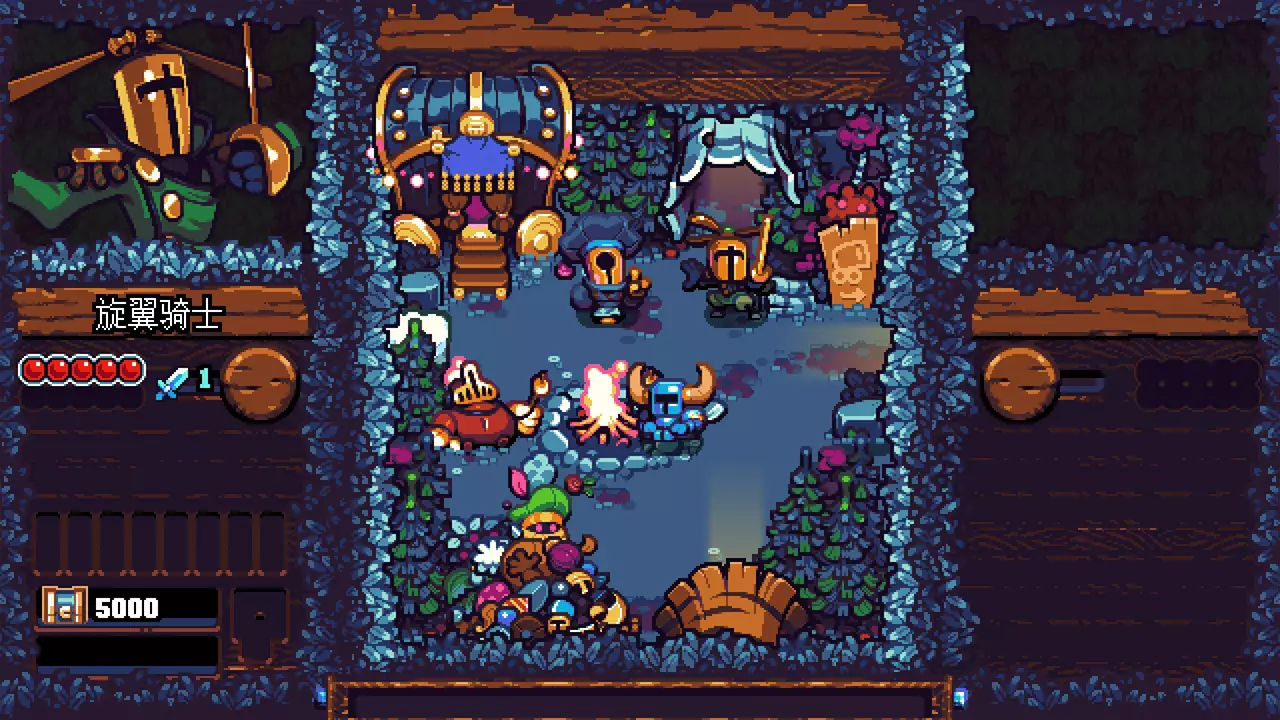The image size is (1280, 720).
Task: Select the first red health heart
Action: pyautogui.click(x=36, y=370)
